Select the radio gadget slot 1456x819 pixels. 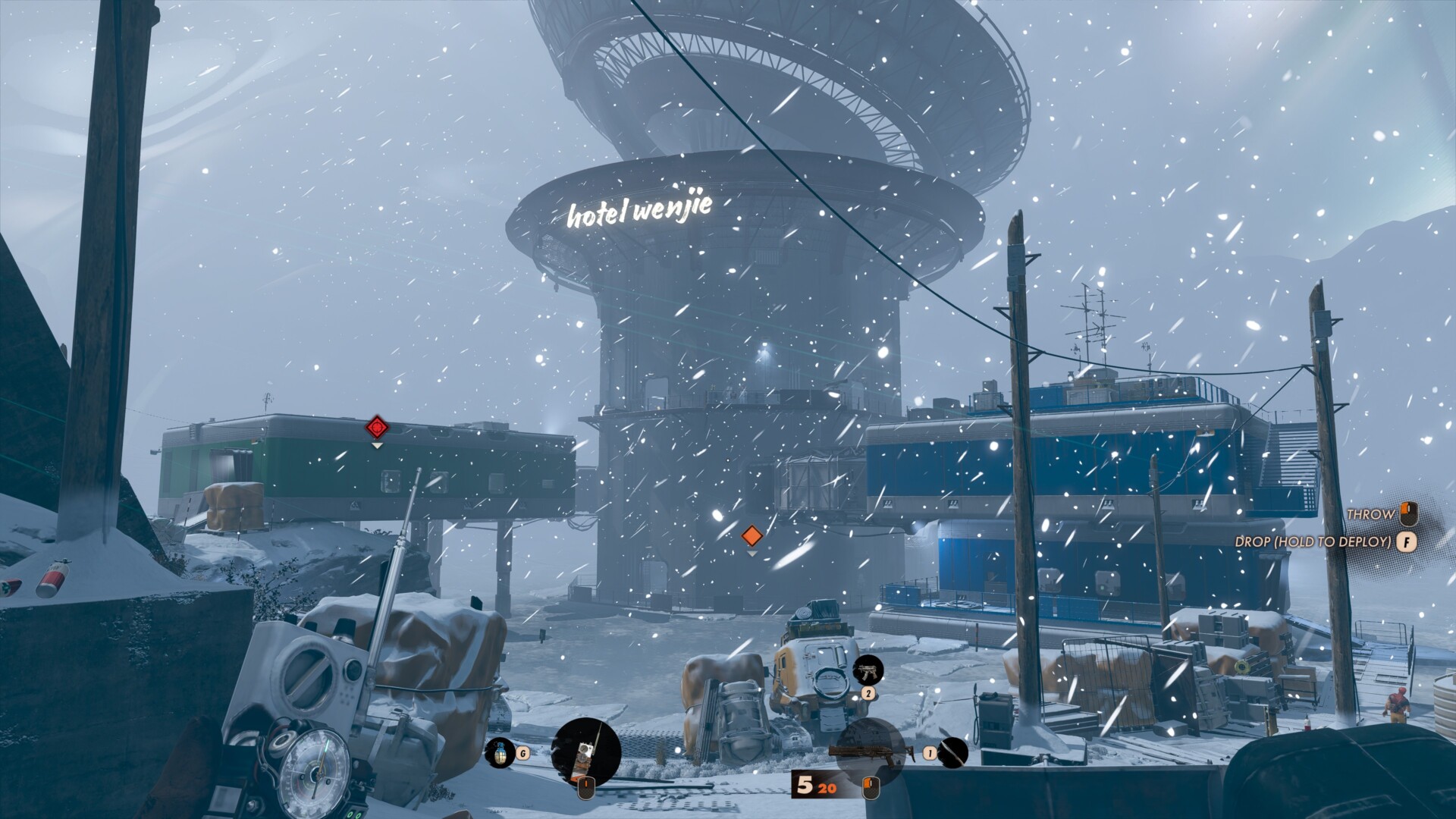point(585,752)
